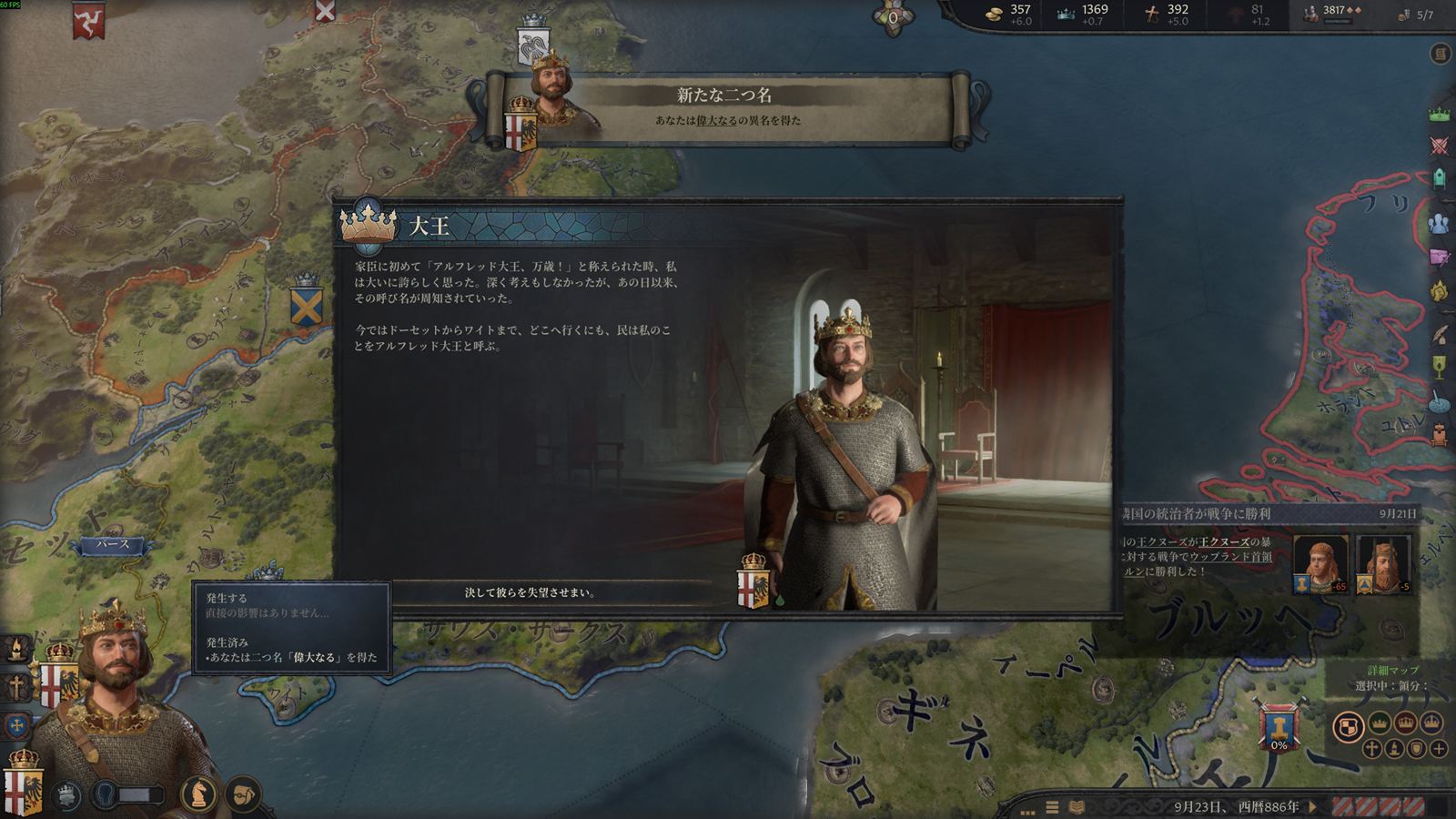The height and width of the screenshot is (819, 1456).
Task: Open the character's faith cross icon
Action: click(16, 687)
